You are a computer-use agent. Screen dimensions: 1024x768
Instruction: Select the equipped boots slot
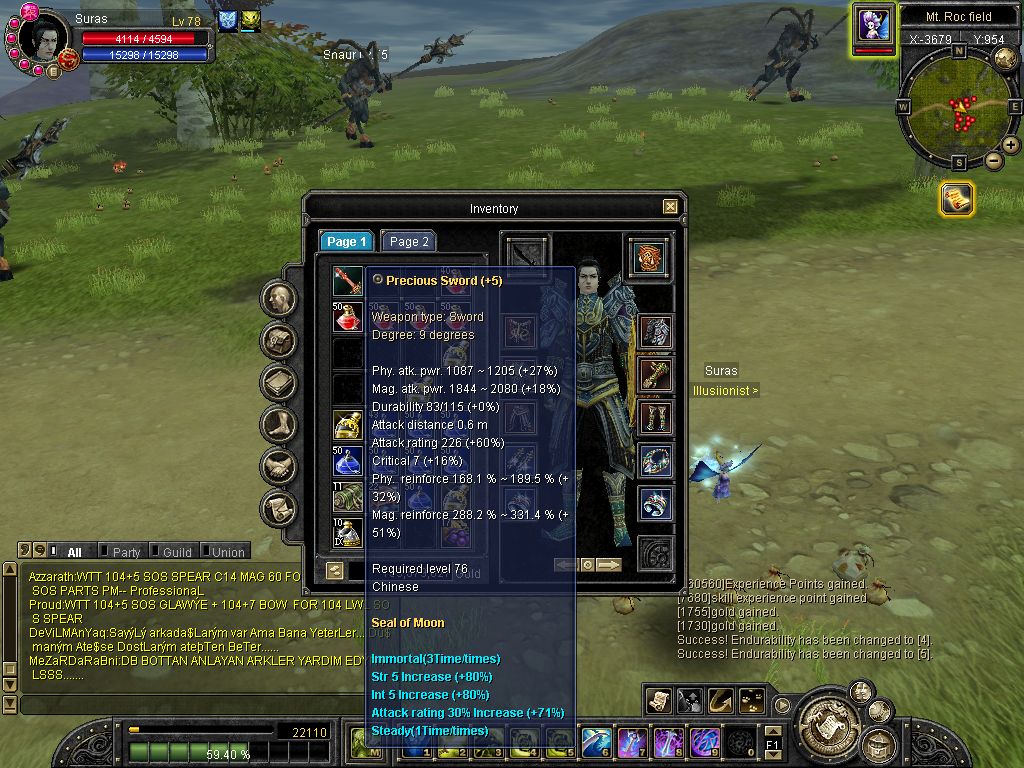pyautogui.click(x=655, y=418)
